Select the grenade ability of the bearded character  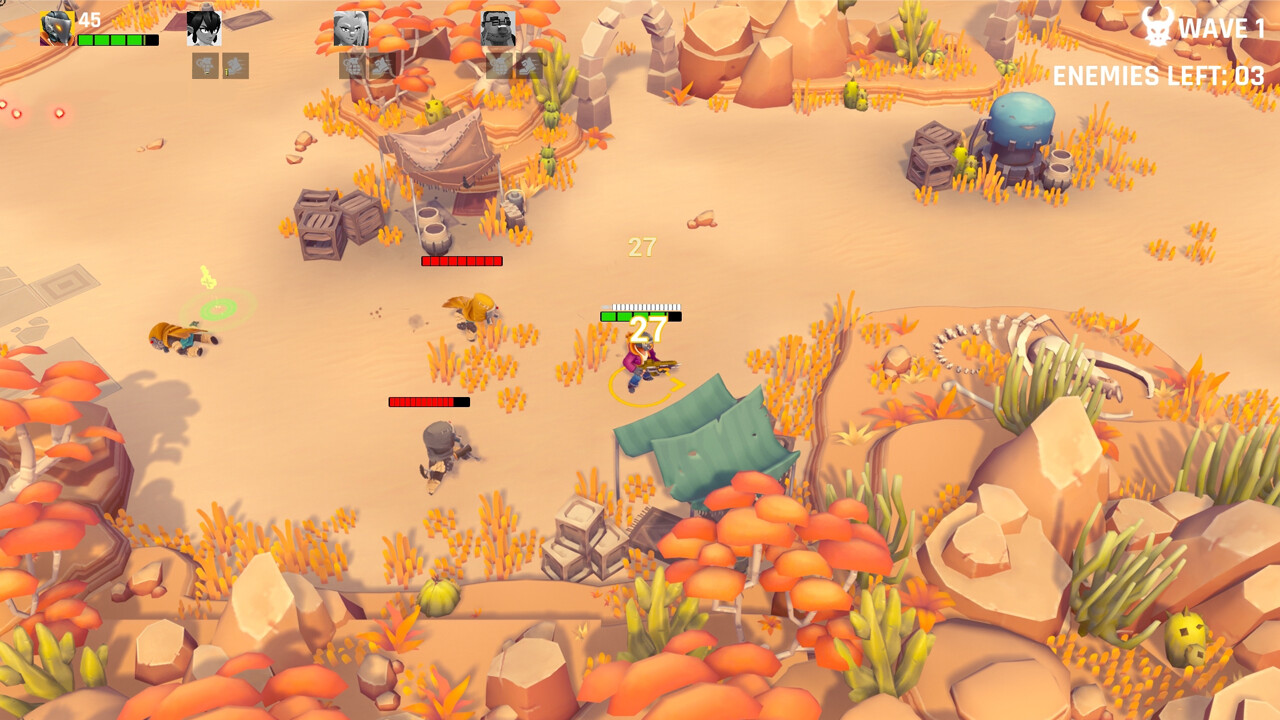[501, 66]
